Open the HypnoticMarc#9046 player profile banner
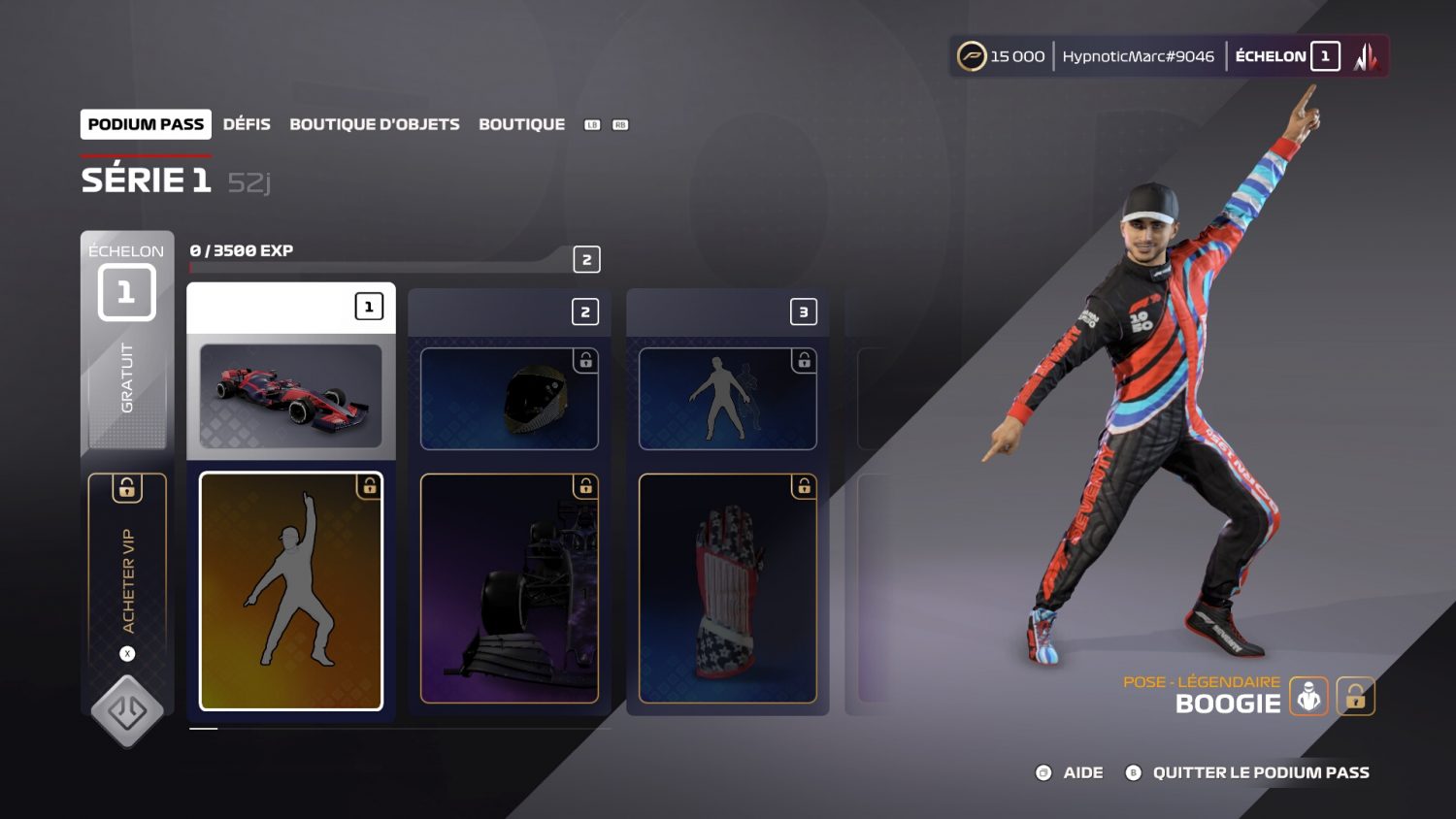Viewport: 1456px width, 819px height. point(1138,56)
